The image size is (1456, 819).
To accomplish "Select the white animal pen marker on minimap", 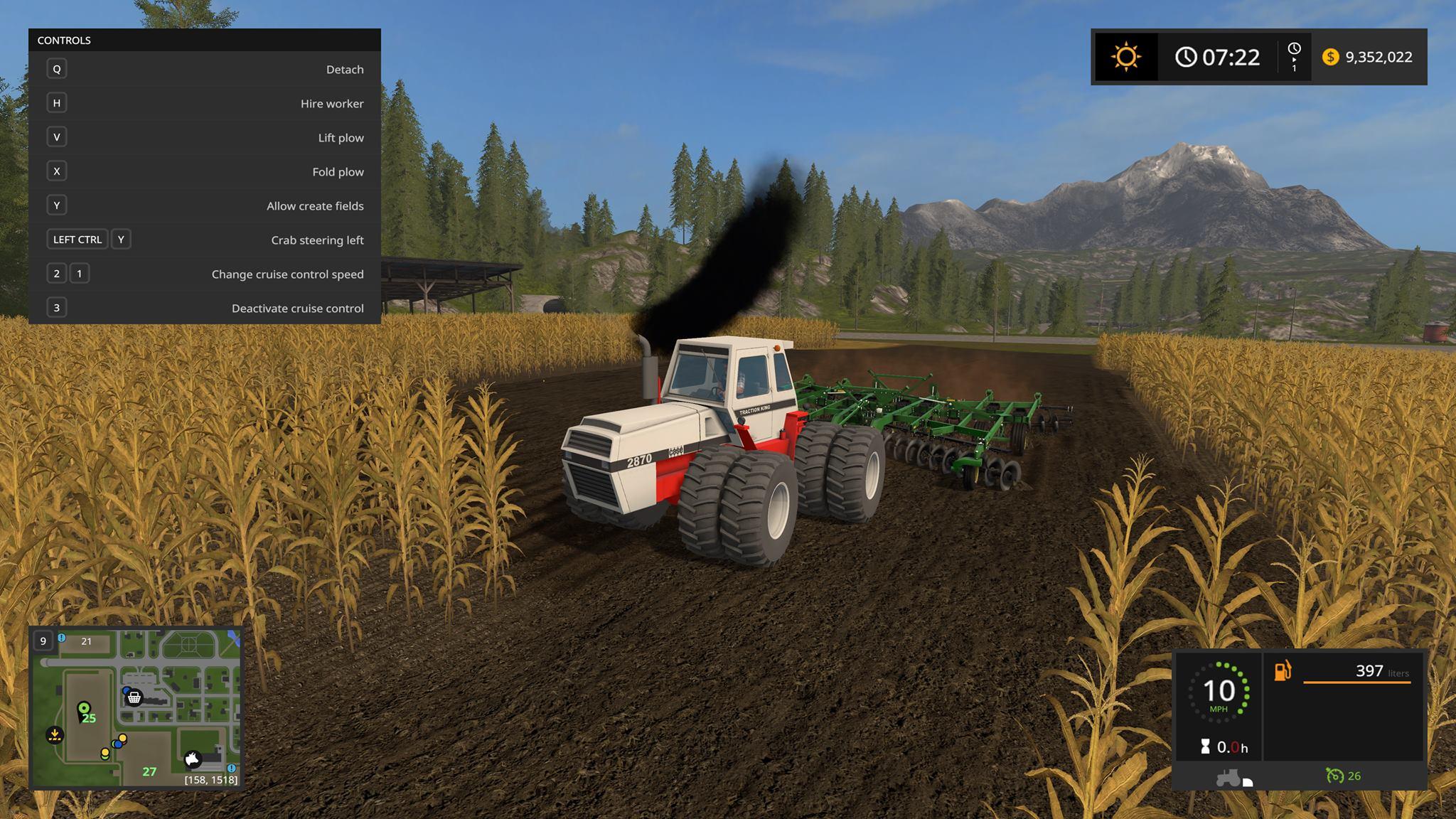I will (193, 759).
